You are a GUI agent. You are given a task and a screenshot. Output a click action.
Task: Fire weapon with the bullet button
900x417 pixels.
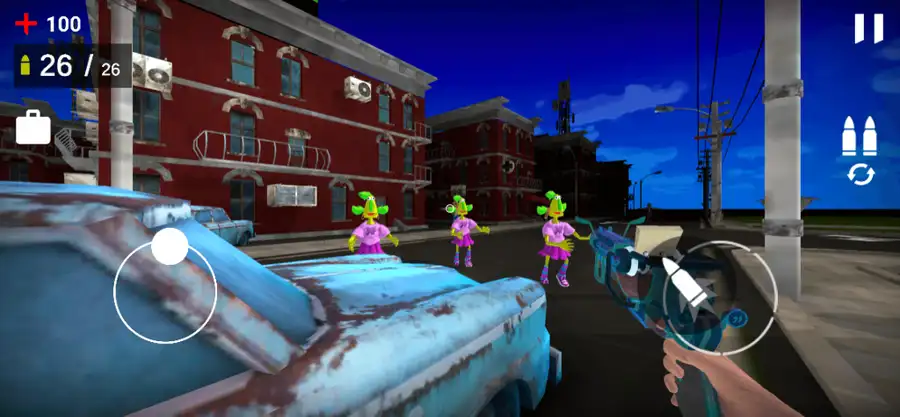tap(719, 290)
